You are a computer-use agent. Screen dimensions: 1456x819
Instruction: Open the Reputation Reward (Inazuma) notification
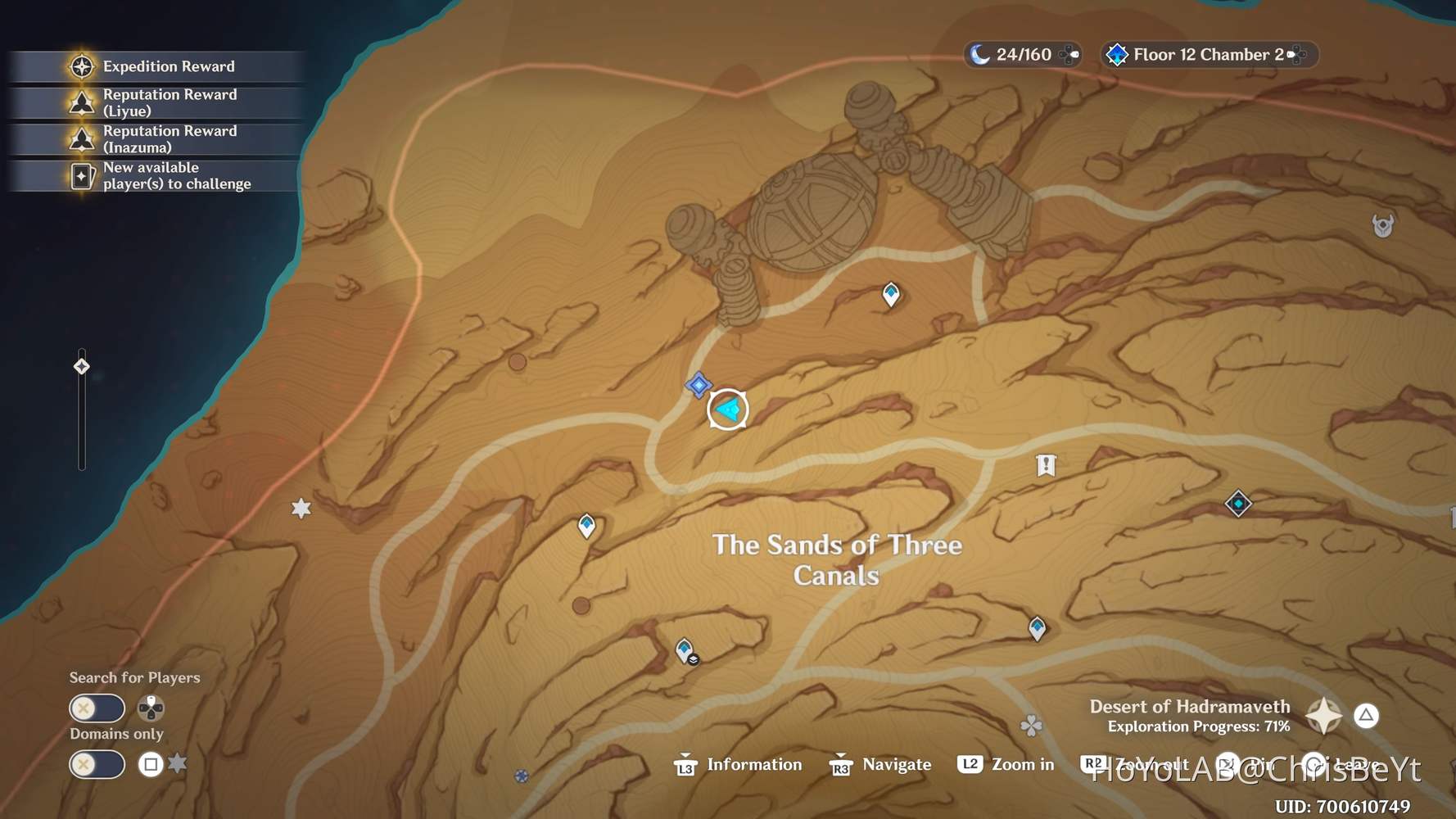[x=156, y=139]
